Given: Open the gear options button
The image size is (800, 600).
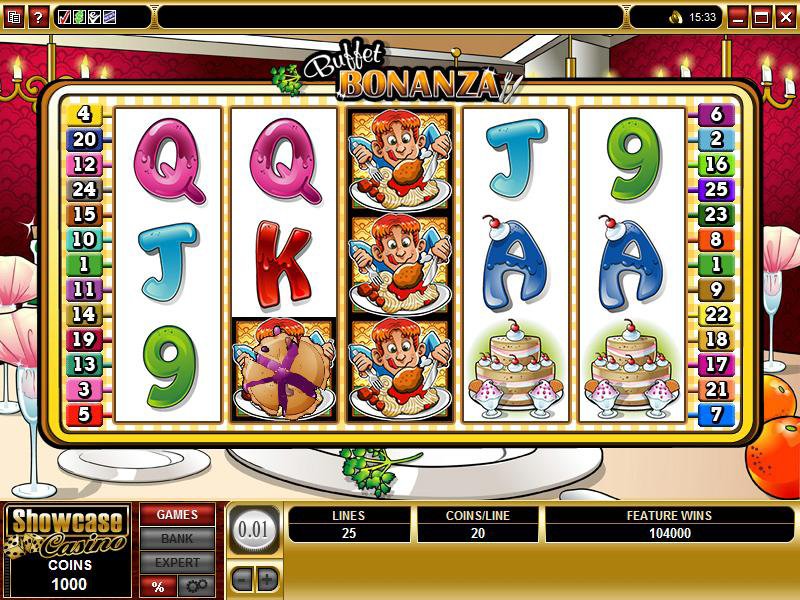Looking at the screenshot, I should [194, 586].
